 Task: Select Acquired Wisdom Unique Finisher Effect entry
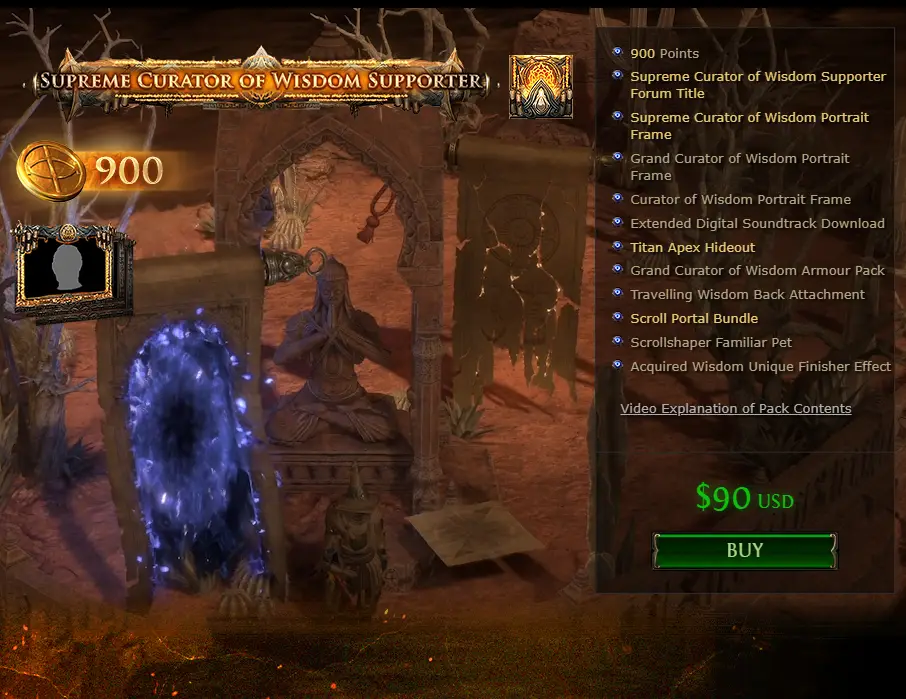(760, 366)
